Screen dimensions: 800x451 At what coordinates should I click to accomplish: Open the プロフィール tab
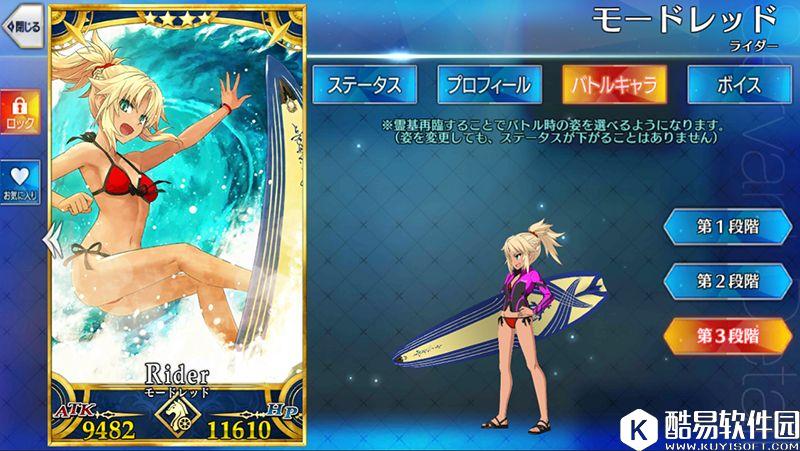[x=489, y=85]
